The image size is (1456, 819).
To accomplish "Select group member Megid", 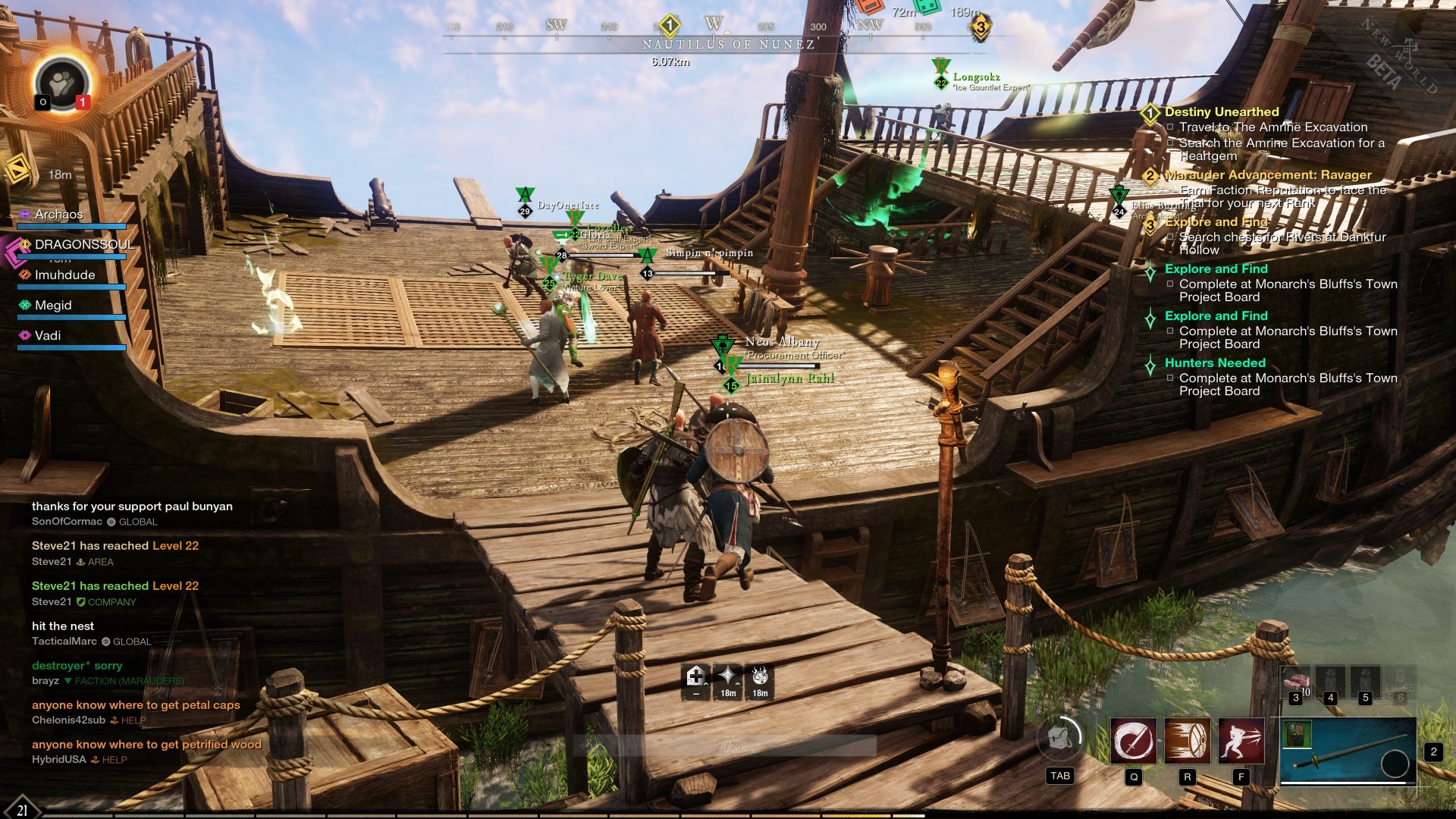I will 53,305.
